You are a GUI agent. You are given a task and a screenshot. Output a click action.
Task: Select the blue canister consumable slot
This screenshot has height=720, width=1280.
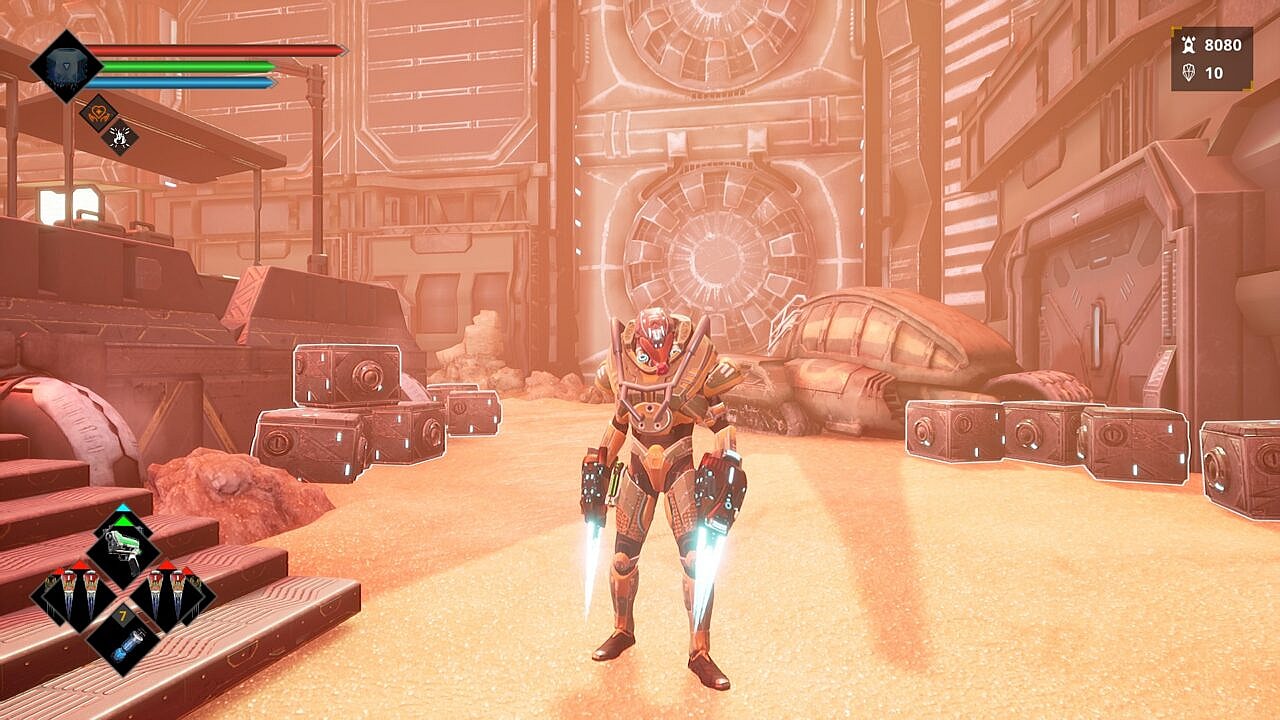(x=122, y=641)
